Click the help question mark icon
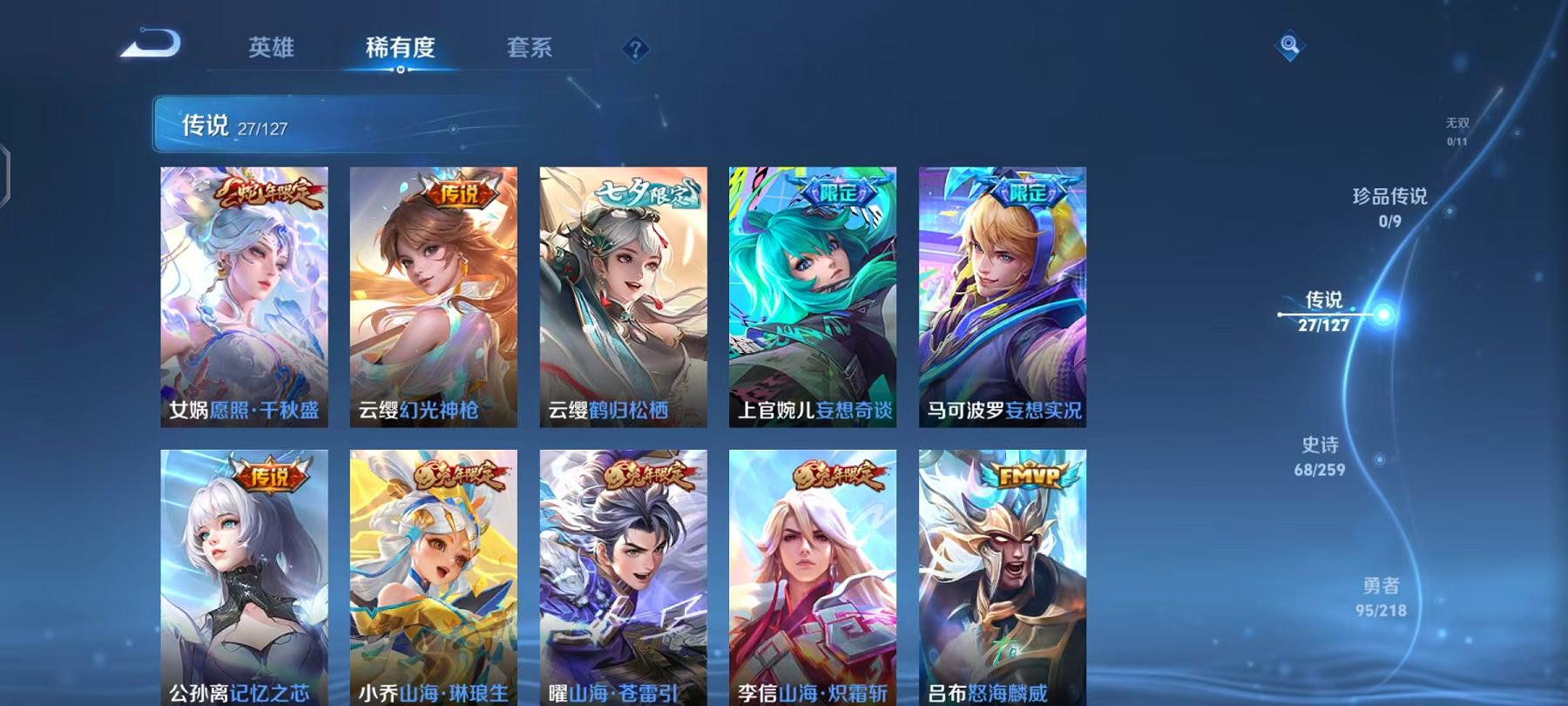1568x706 pixels. pos(635,50)
